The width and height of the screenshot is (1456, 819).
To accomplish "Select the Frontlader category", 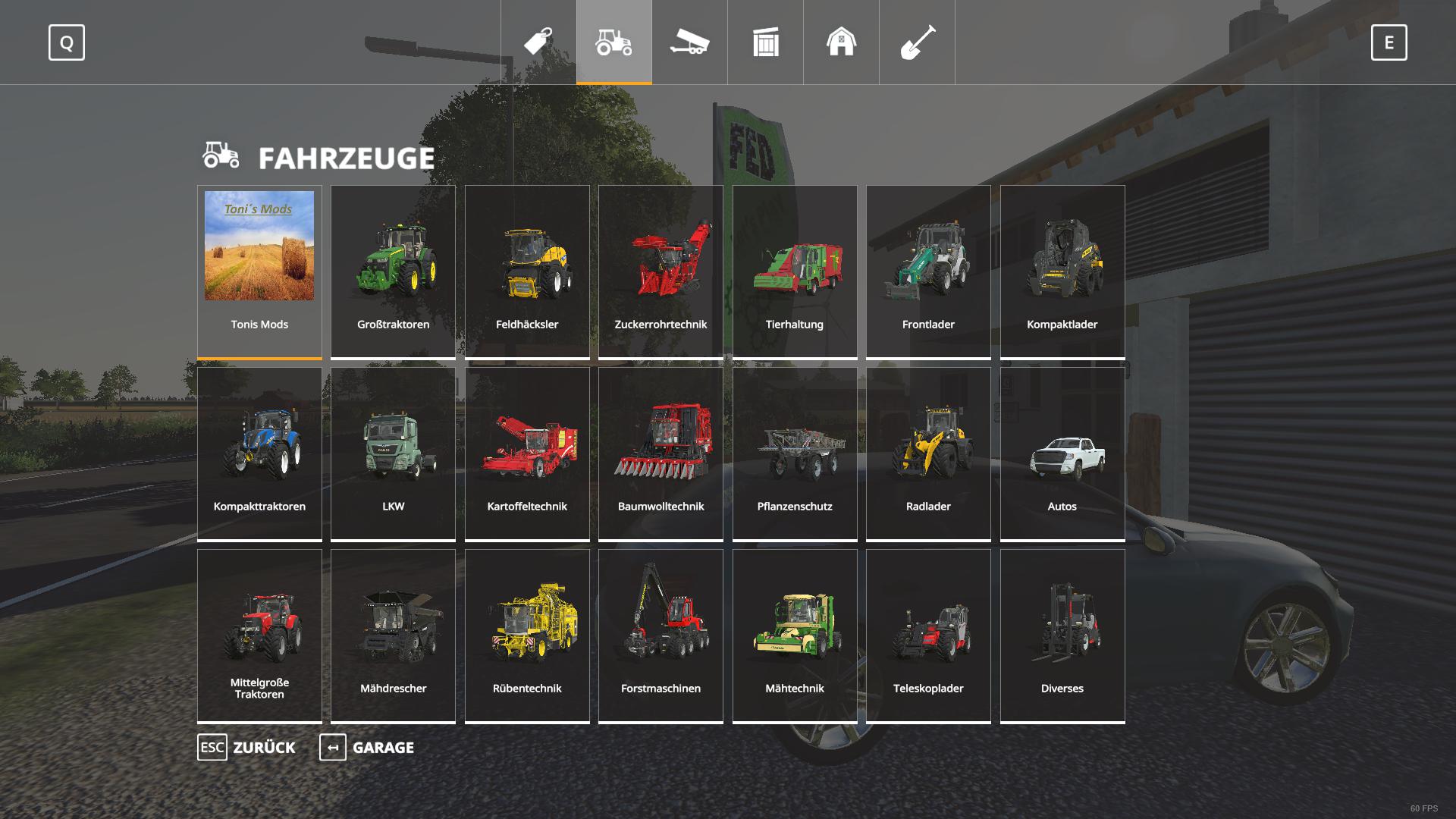I will pyautogui.click(x=928, y=271).
